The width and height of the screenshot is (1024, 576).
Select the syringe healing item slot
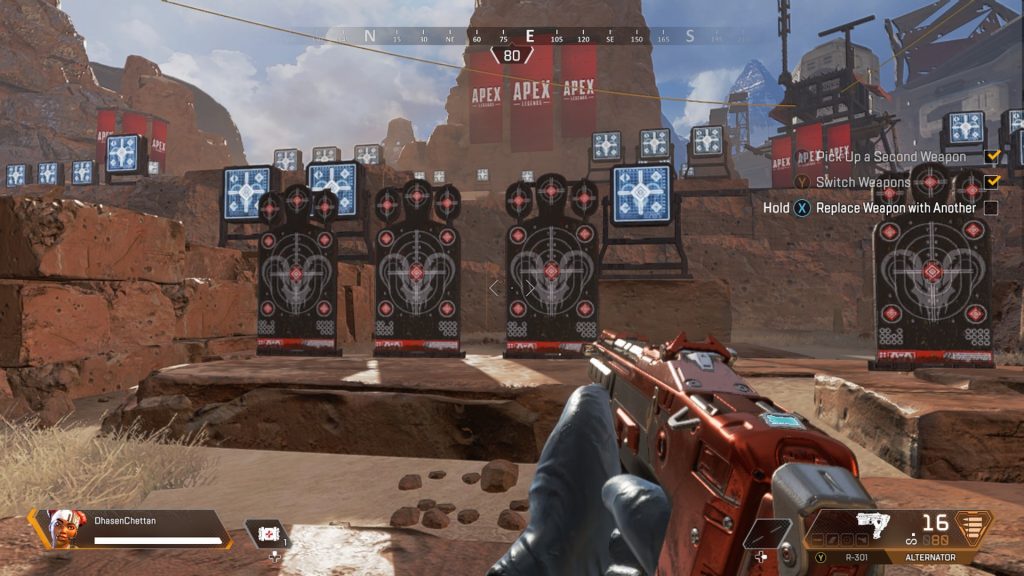click(267, 534)
